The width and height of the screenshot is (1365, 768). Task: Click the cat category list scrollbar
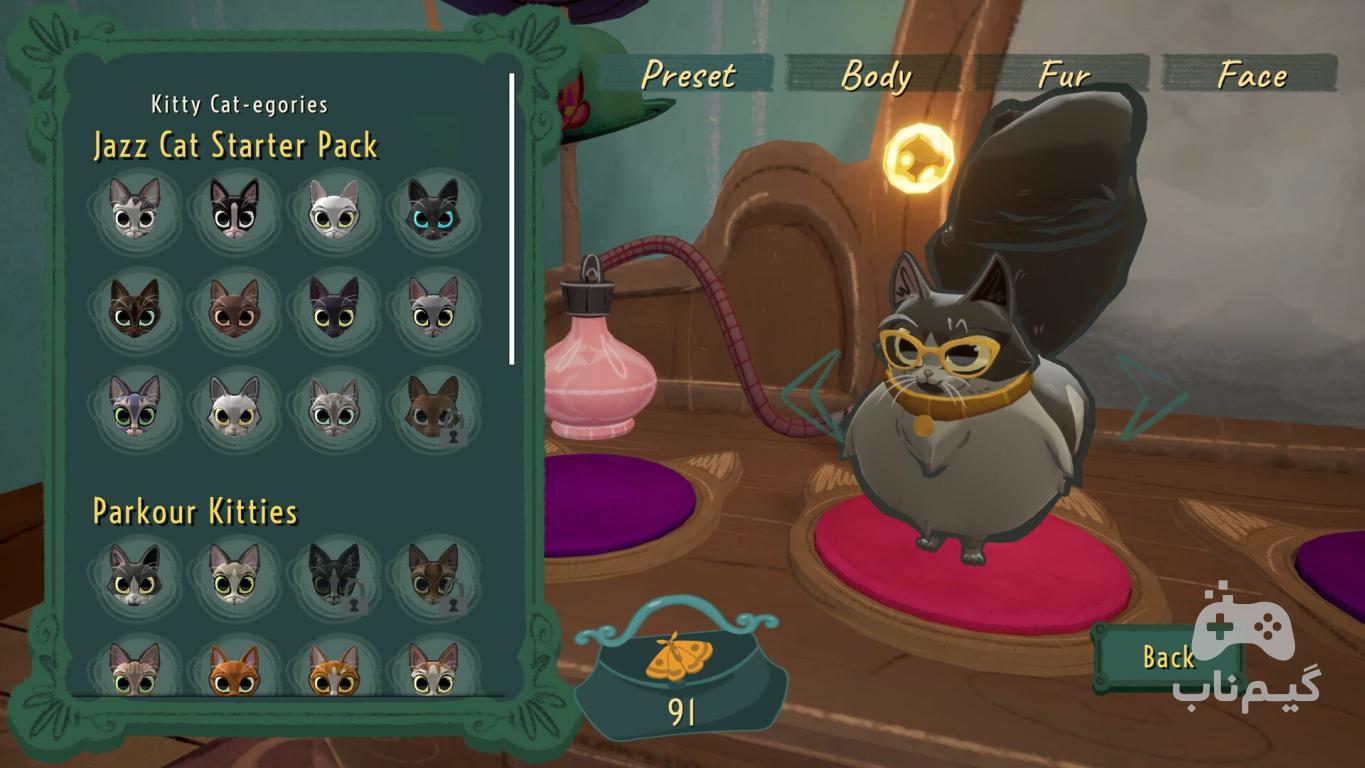pyautogui.click(x=512, y=218)
